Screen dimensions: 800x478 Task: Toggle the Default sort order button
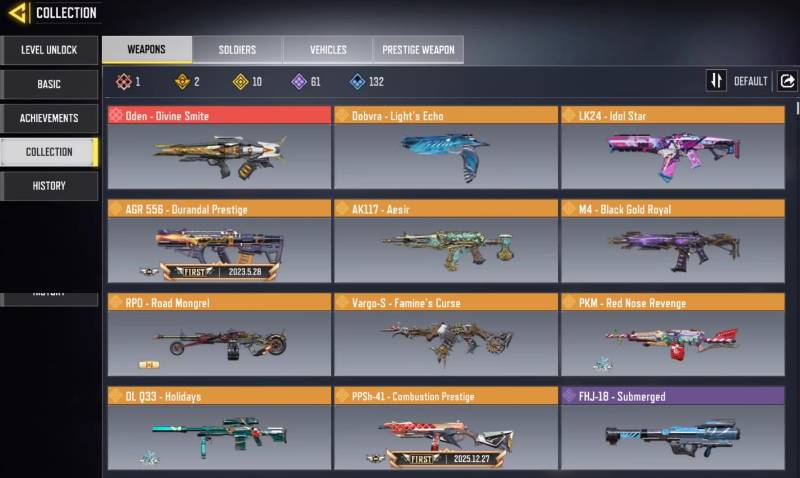tap(716, 81)
